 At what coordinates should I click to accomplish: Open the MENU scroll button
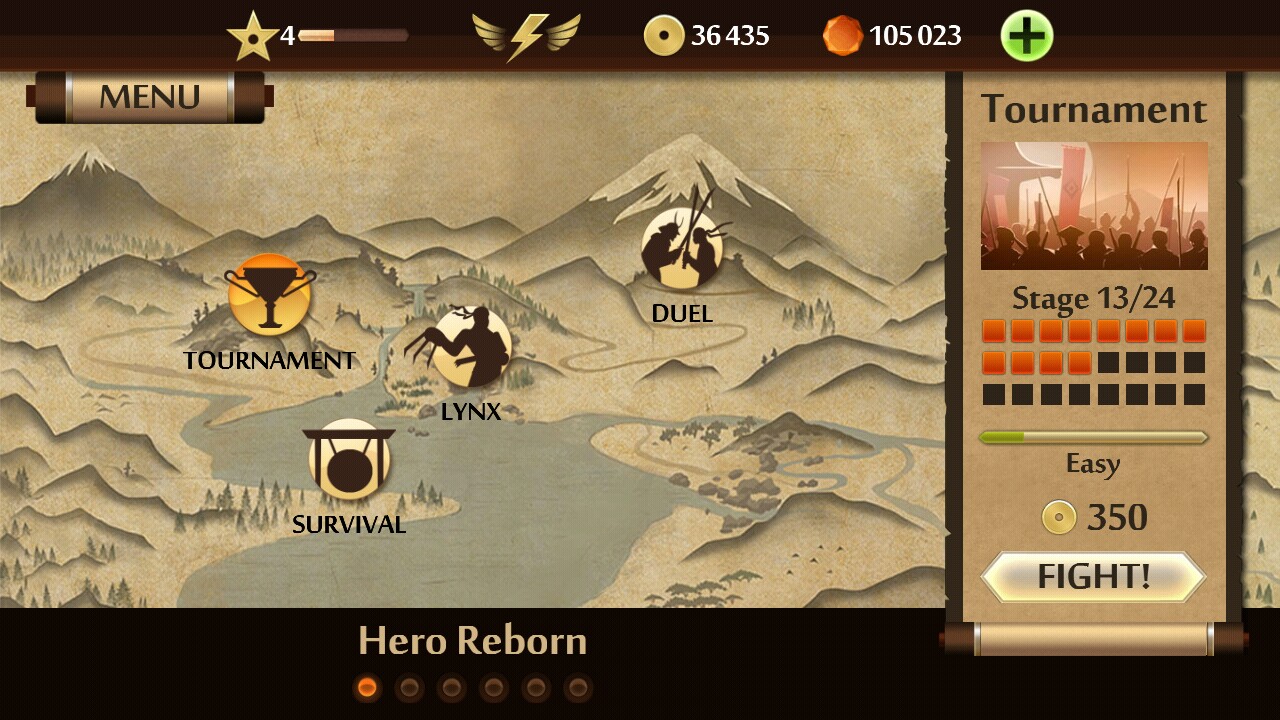coord(150,97)
